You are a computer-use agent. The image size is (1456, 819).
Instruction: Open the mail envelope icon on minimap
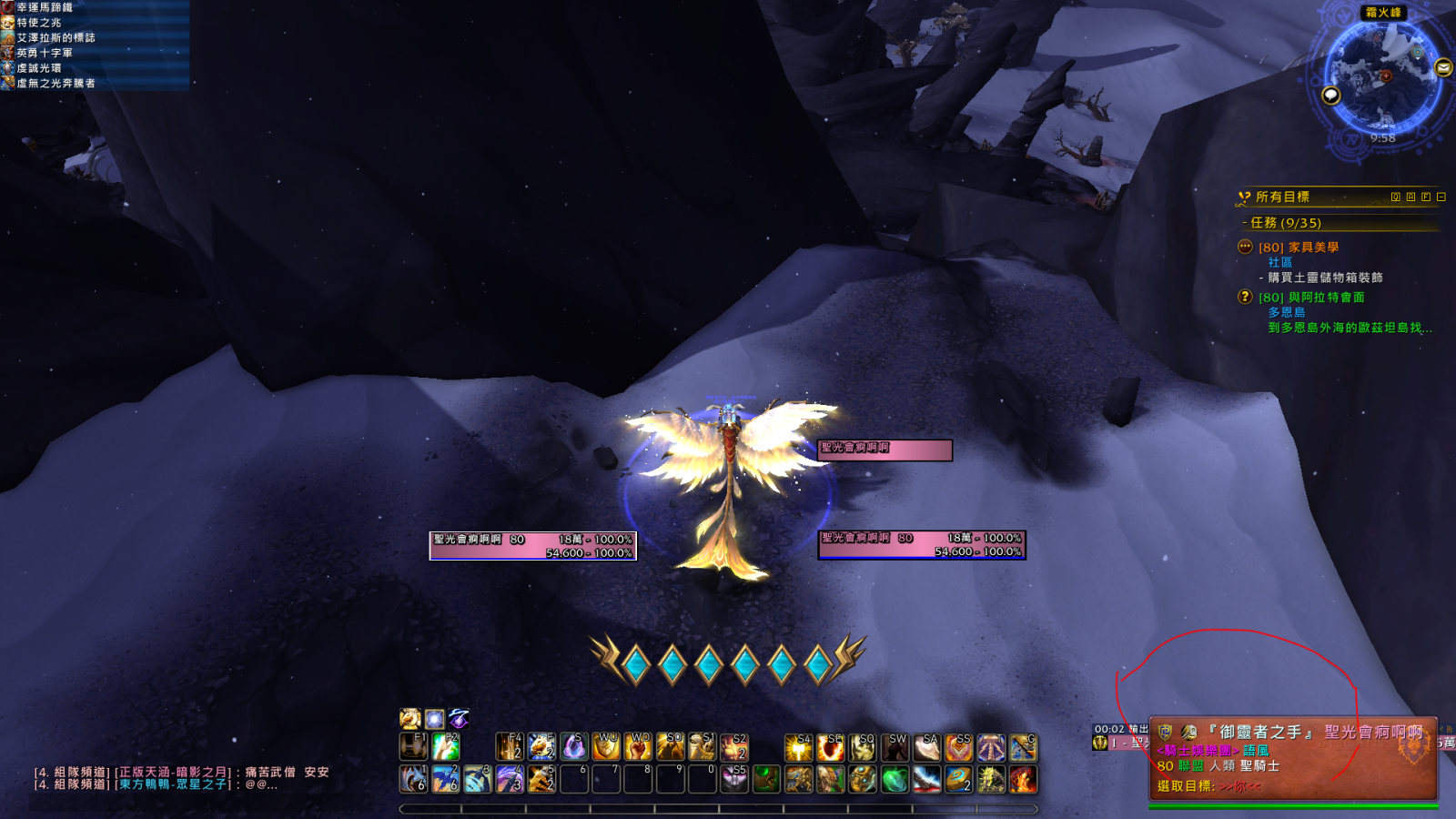1443,68
